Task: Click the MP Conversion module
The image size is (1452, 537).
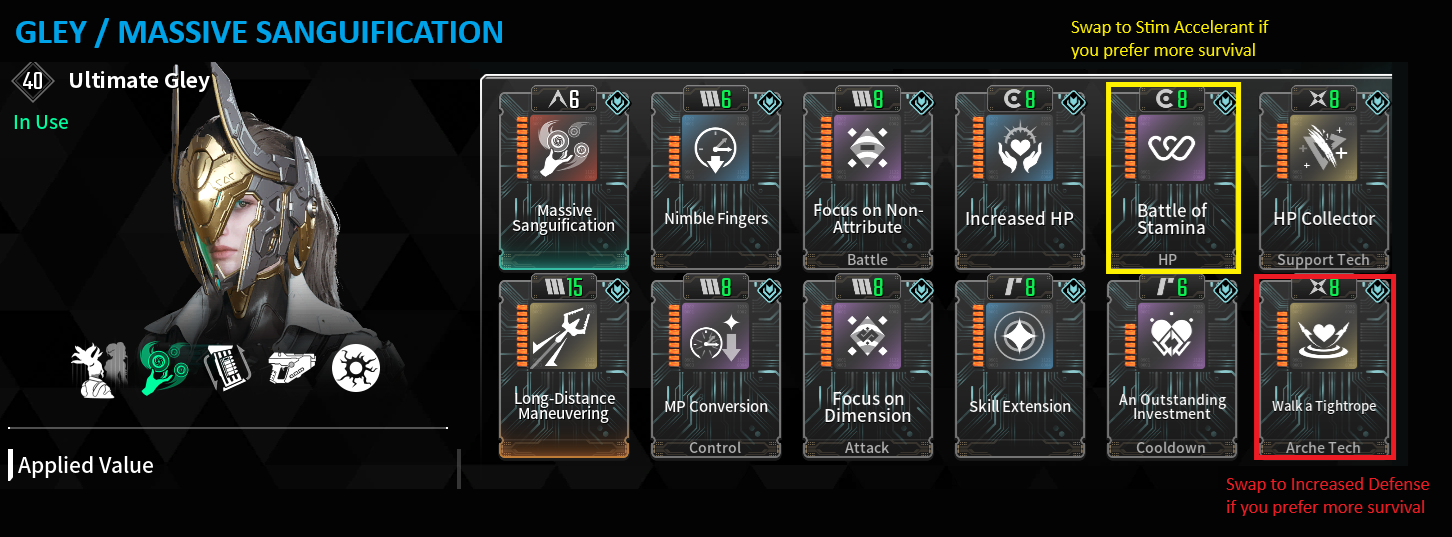Action: click(716, 368)
